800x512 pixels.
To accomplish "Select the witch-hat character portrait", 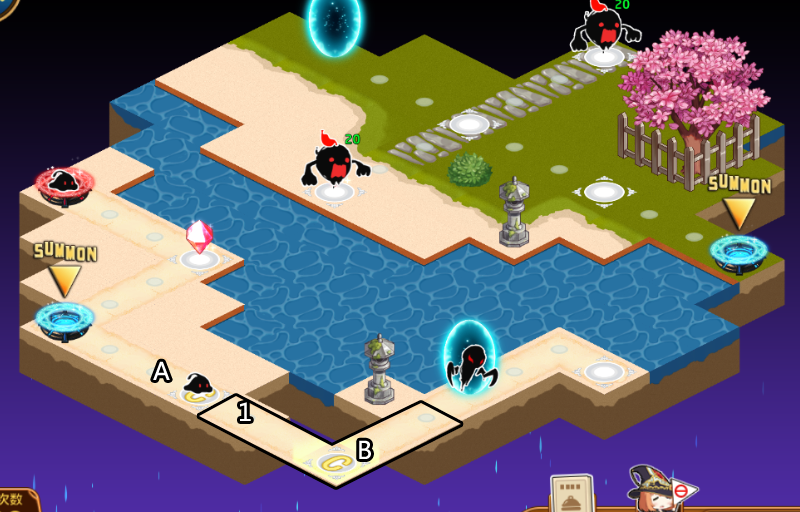I will pos(652,489).
